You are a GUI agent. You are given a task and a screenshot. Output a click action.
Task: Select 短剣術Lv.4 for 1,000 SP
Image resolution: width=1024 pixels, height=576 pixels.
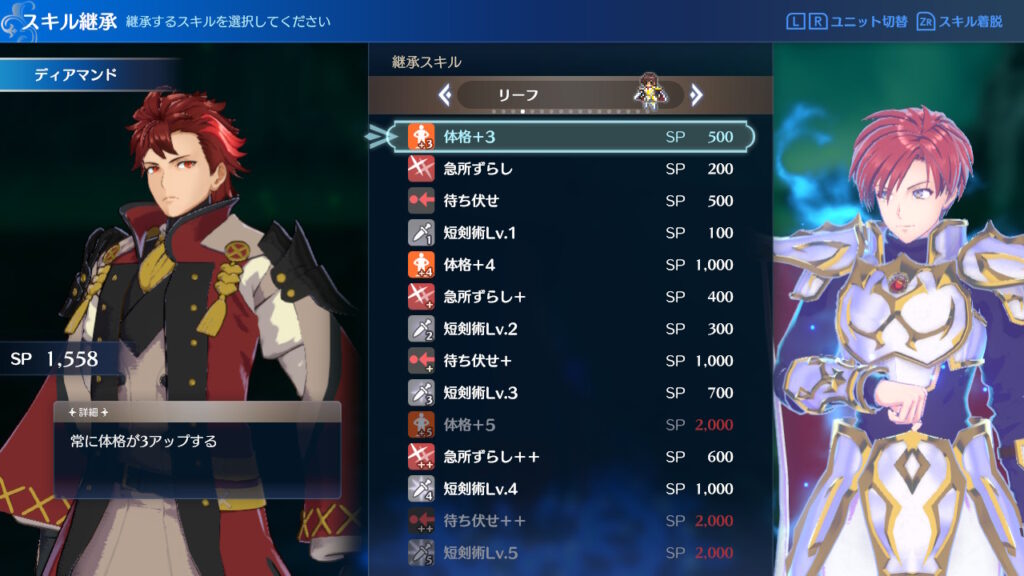(570, 489)
